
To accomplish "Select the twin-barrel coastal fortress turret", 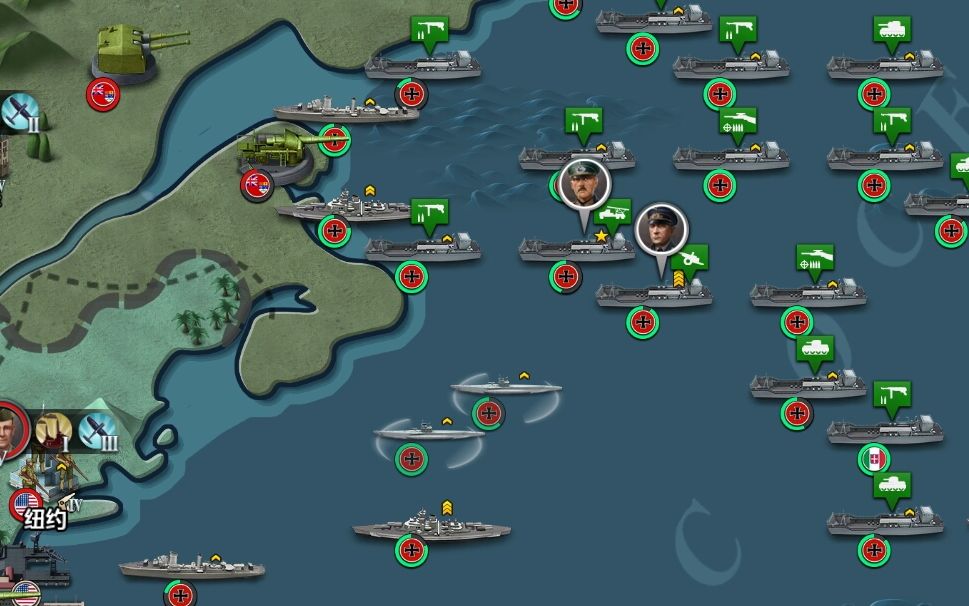I will point(127,50).
